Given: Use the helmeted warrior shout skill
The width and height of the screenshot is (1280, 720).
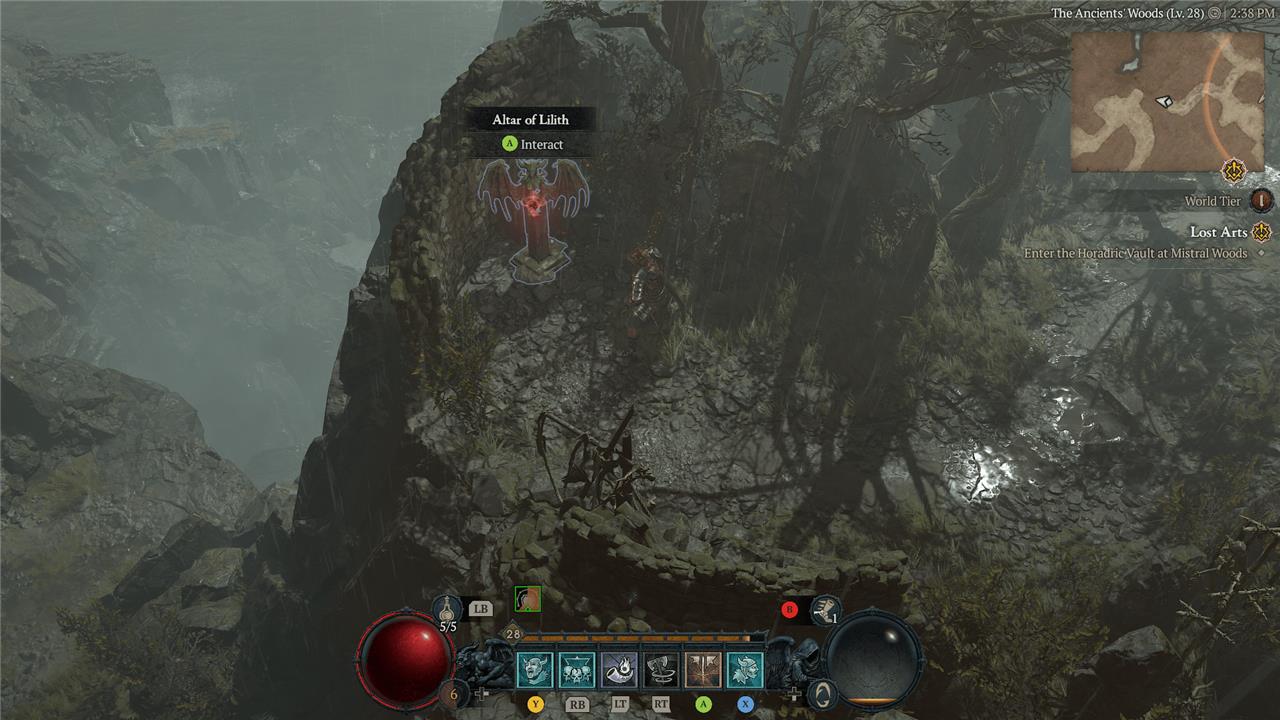Looking at the screenshot, I should (745, 670).
